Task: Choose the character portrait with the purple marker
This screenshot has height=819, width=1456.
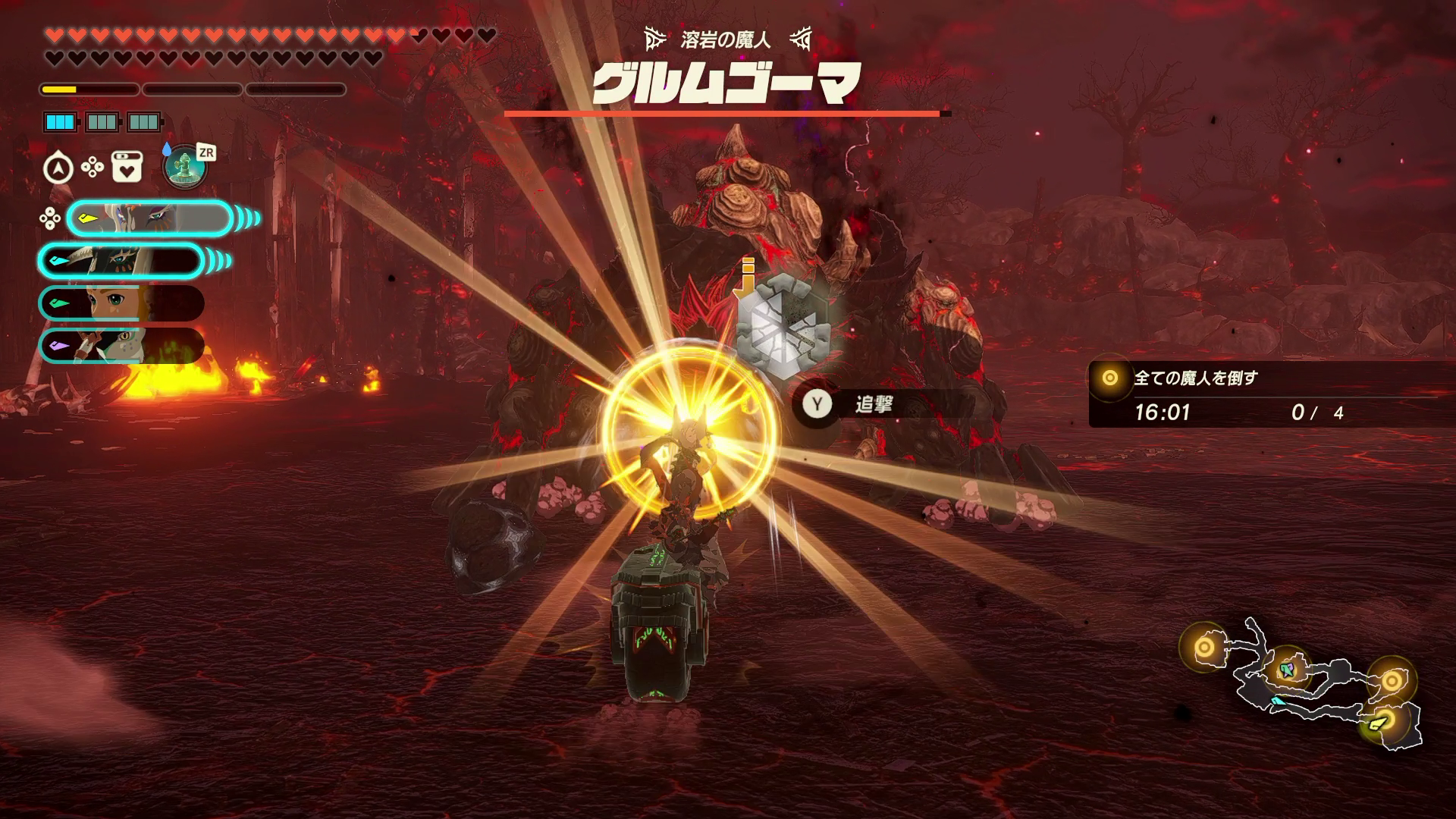Action: click(x=121, y=345)
